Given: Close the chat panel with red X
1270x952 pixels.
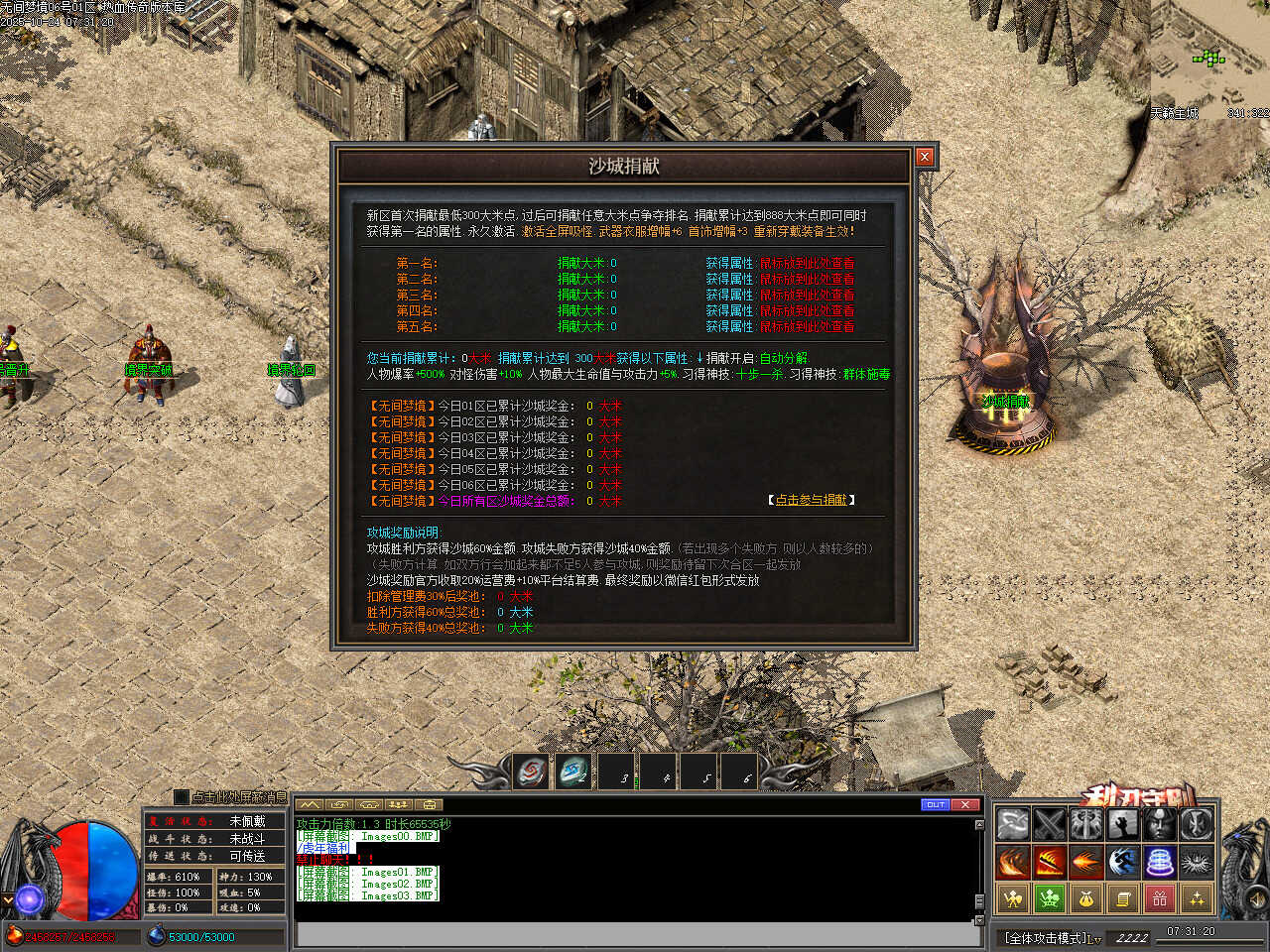Looking at the screenshot, I should [x=966, y=804].
